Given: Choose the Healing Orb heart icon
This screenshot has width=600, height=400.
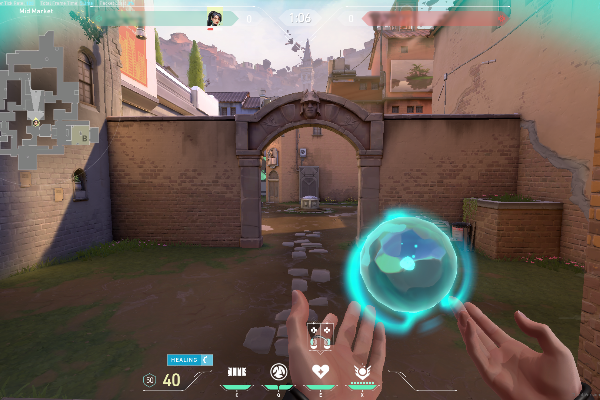Looking at the screenshot, I should point(321,372).
